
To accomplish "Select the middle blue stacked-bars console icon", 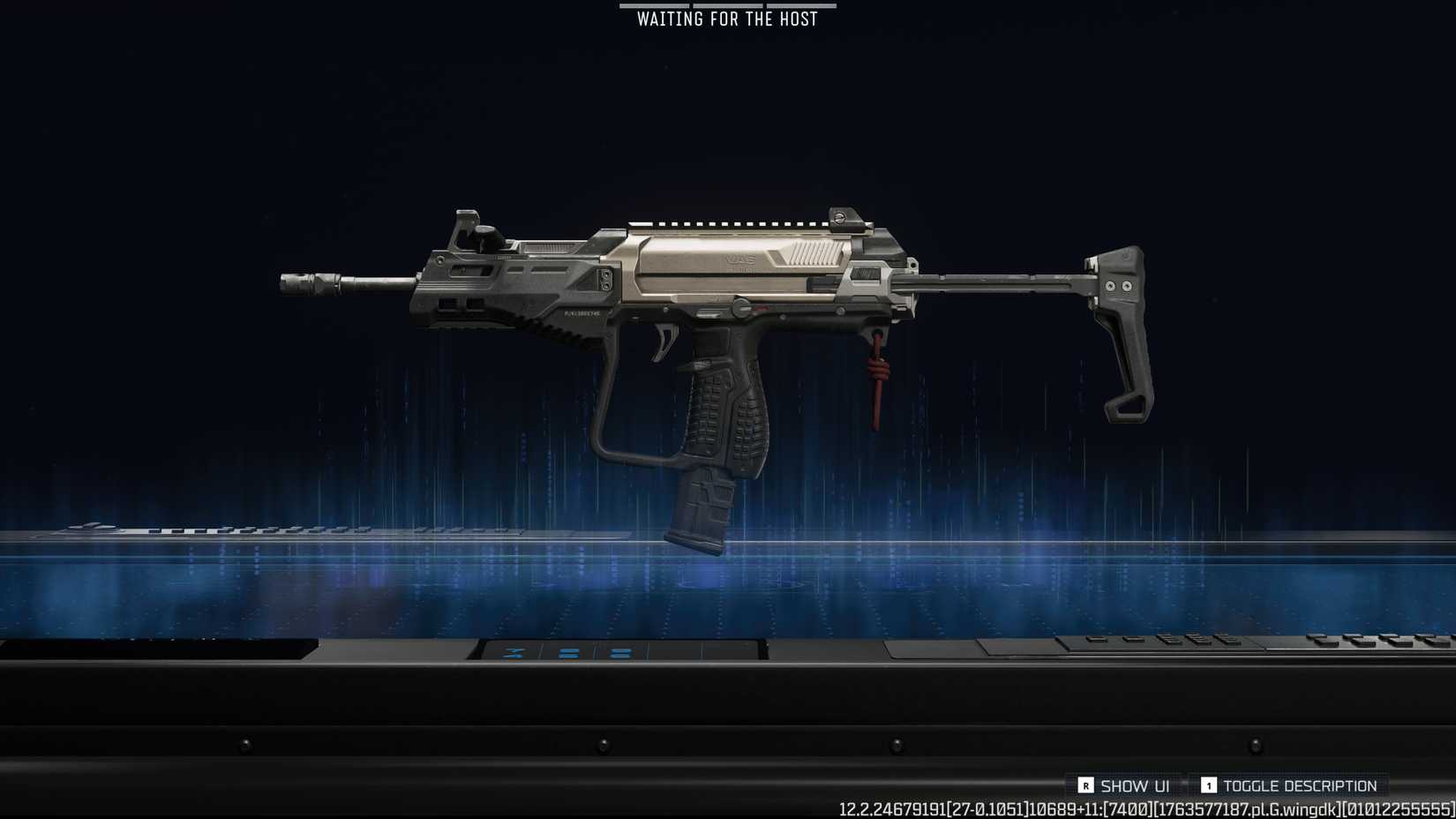I will coord(567,653).
